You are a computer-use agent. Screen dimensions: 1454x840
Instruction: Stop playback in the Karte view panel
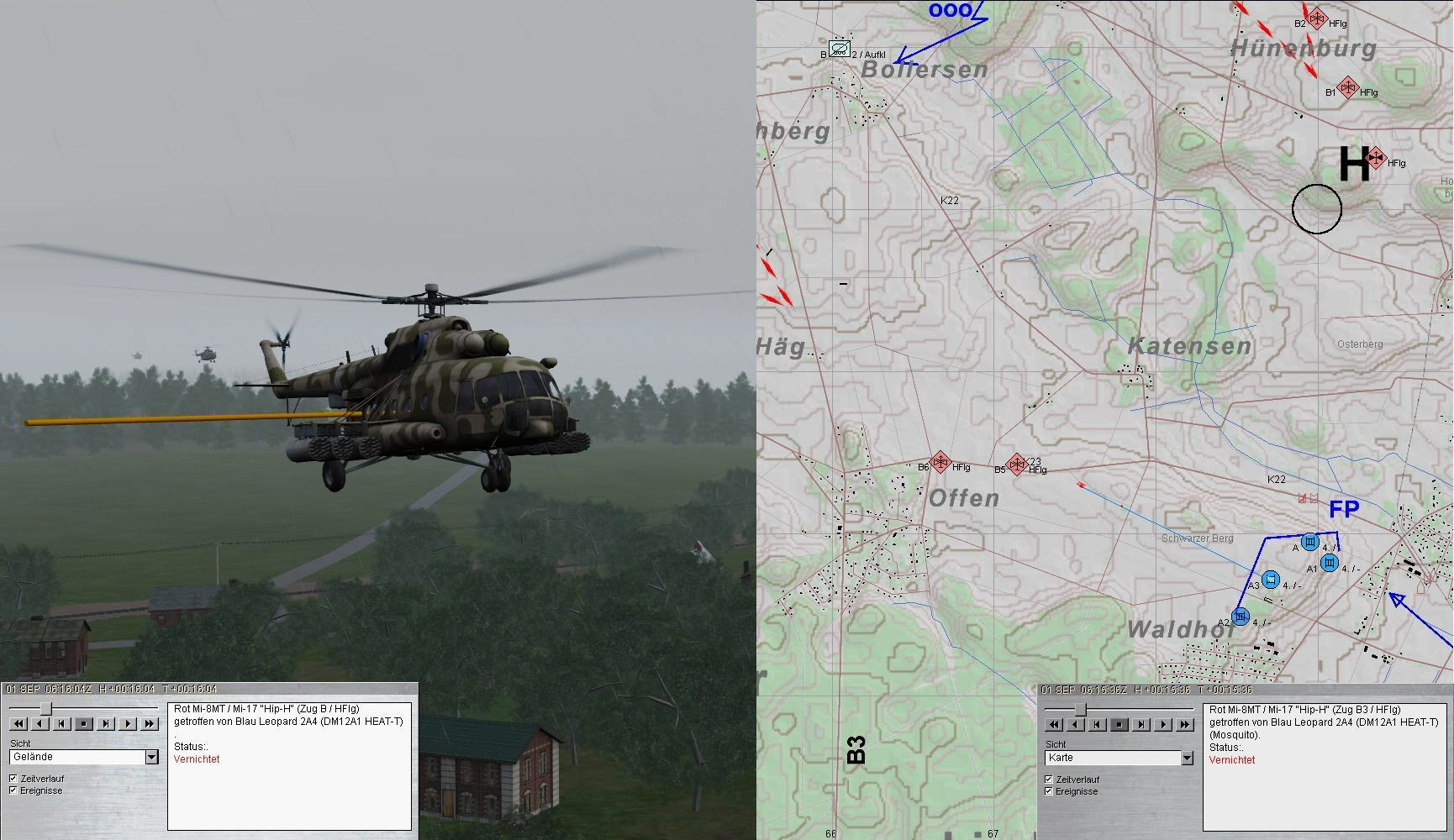click(x=1119, y=724)
